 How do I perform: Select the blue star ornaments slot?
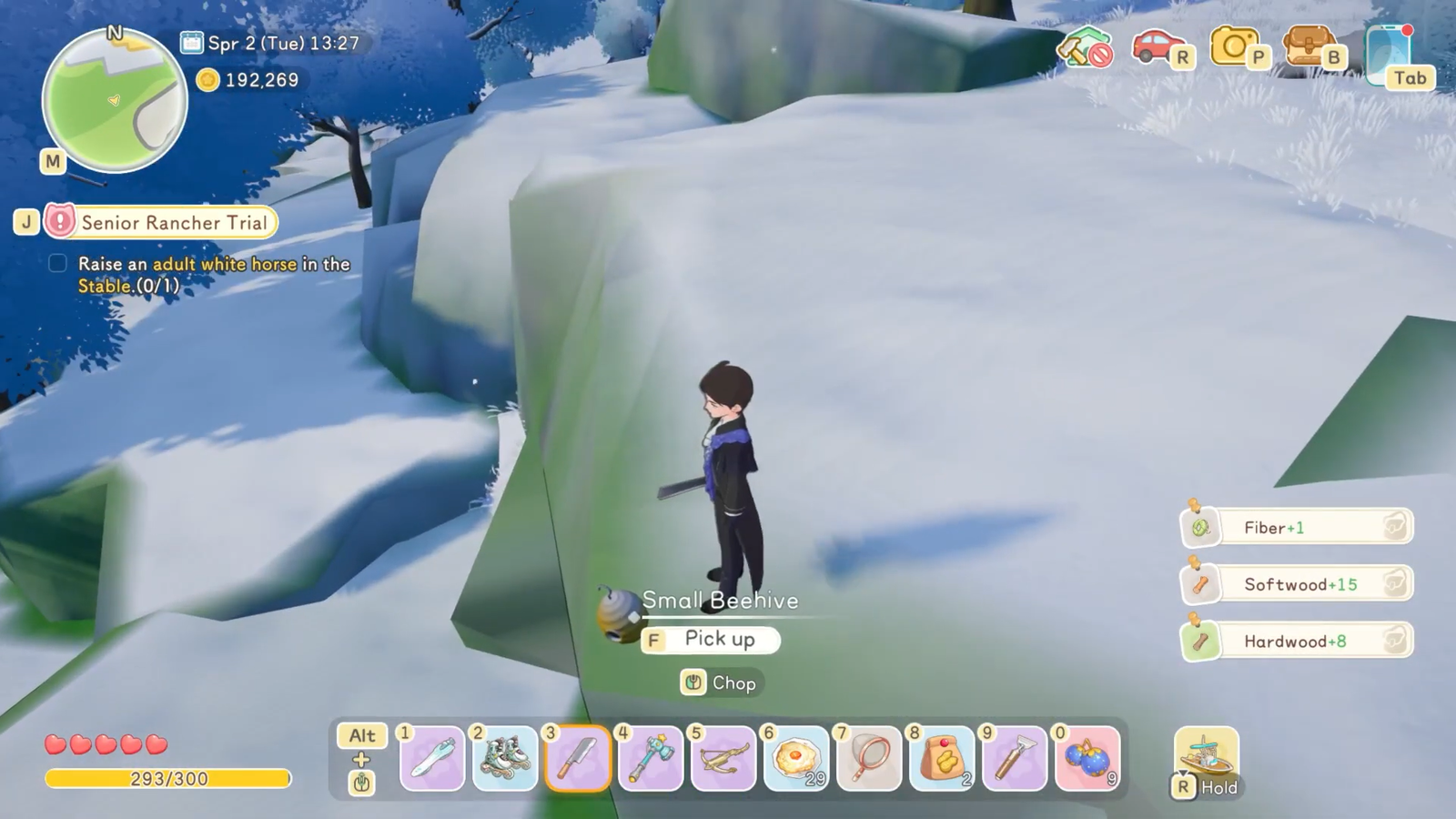(x=1087, y=758)
